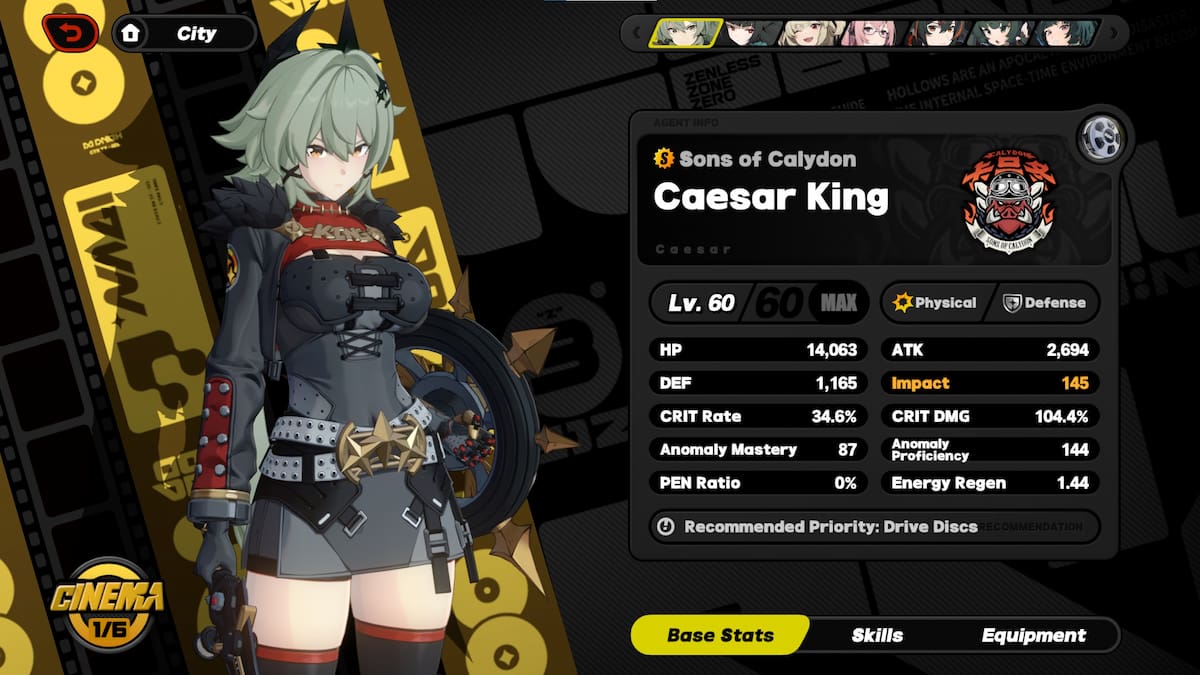This screenshot has height=675, width=1200.
Task: Select the green-haired Caesar portrait
Action: click(x=686, y=33)
